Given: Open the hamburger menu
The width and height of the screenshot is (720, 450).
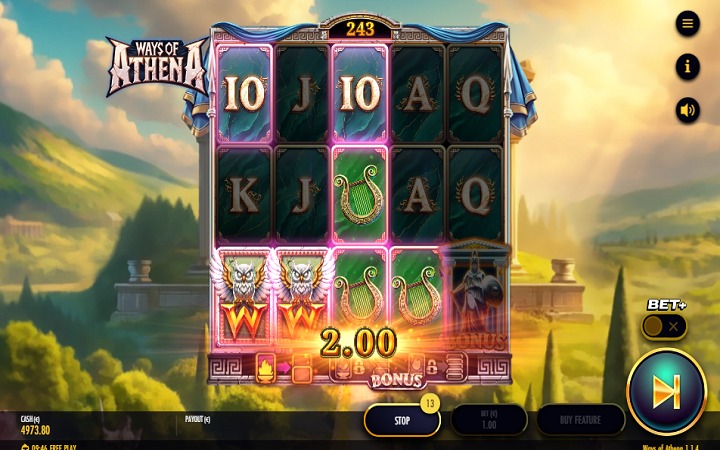Looking at the screenshot, I should [x=687, y=24].
